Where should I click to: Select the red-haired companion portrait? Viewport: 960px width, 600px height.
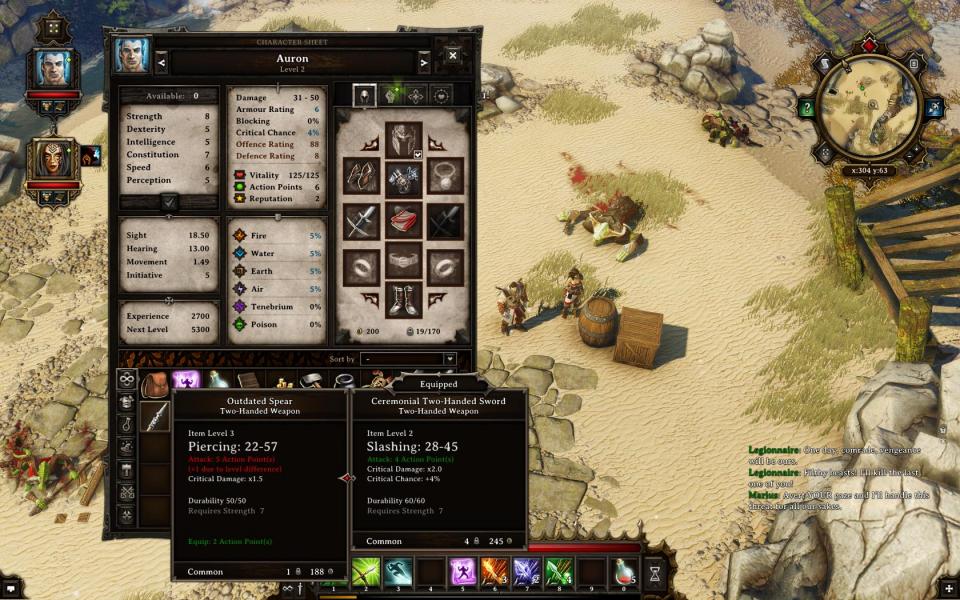(53, 159)
